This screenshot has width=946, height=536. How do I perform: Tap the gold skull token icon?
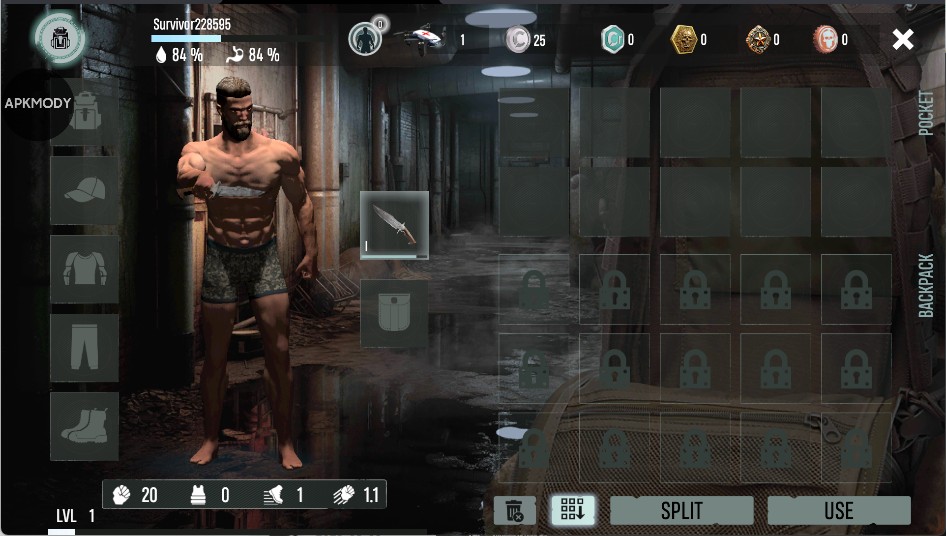coord(683,40)
